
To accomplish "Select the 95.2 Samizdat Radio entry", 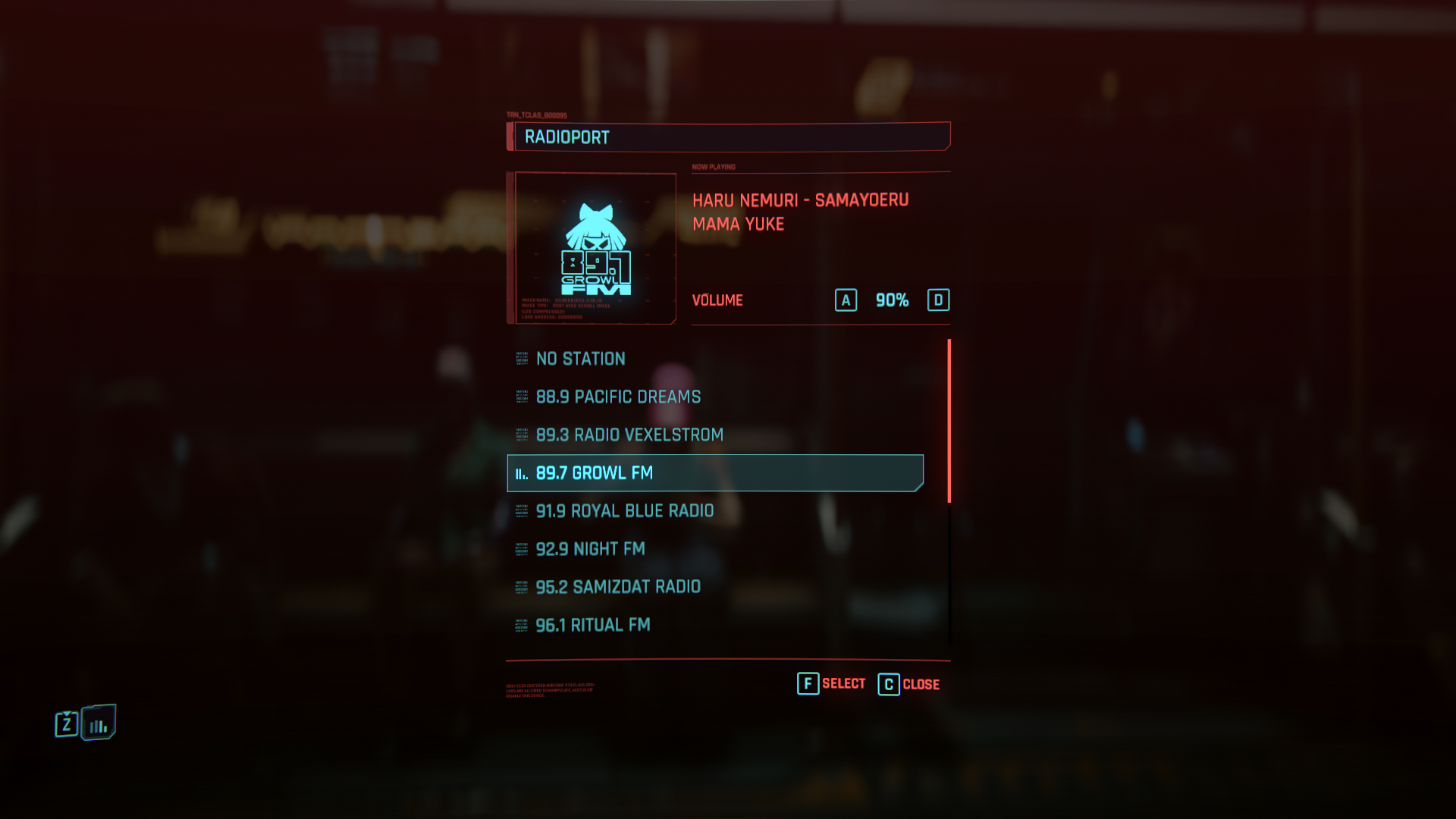I will pyautogui.click(x=618, y=586).
